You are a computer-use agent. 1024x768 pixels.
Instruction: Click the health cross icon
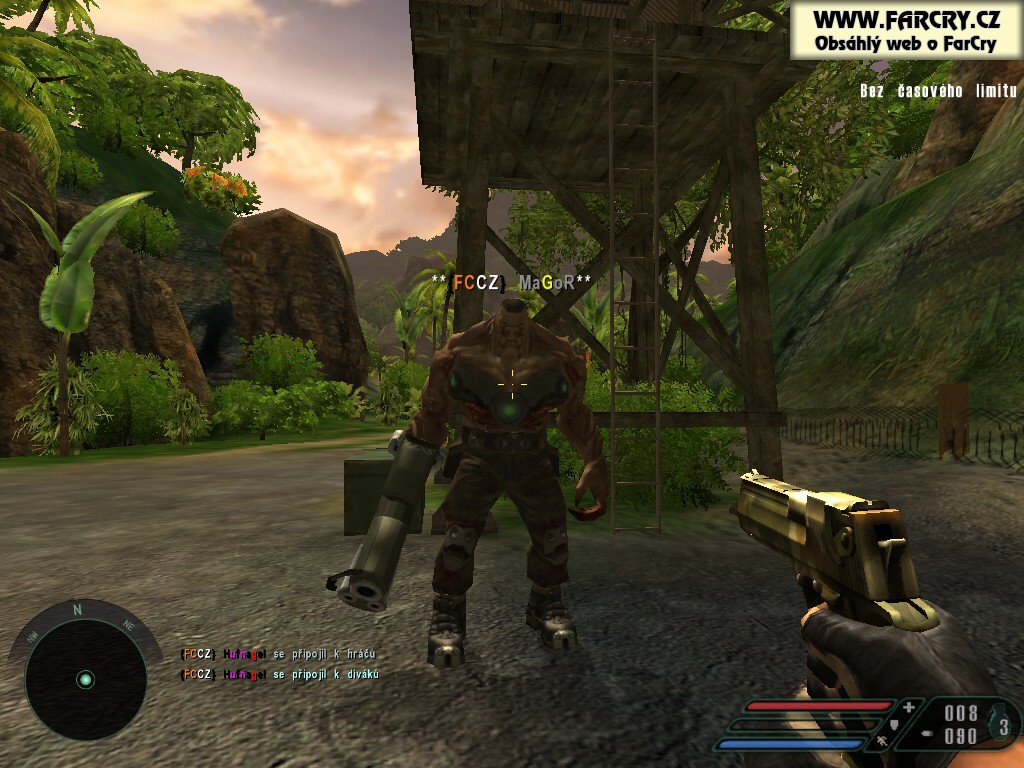point(907,707)
